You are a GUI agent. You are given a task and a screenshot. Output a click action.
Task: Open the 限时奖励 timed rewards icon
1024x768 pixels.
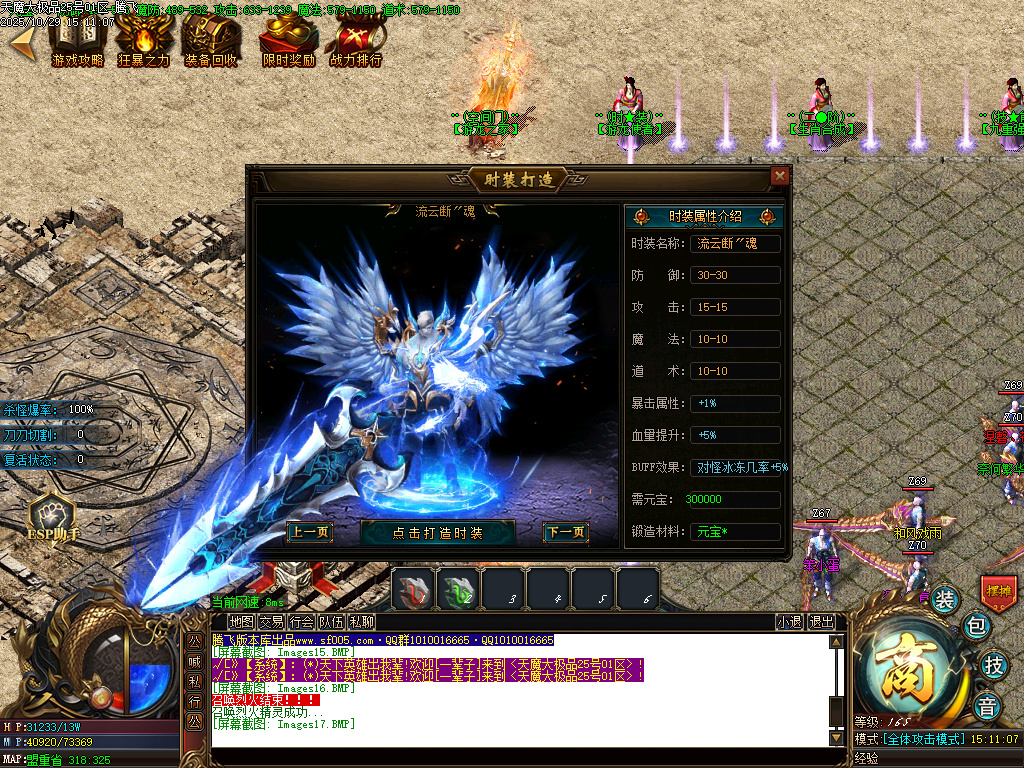click(288, 42)
